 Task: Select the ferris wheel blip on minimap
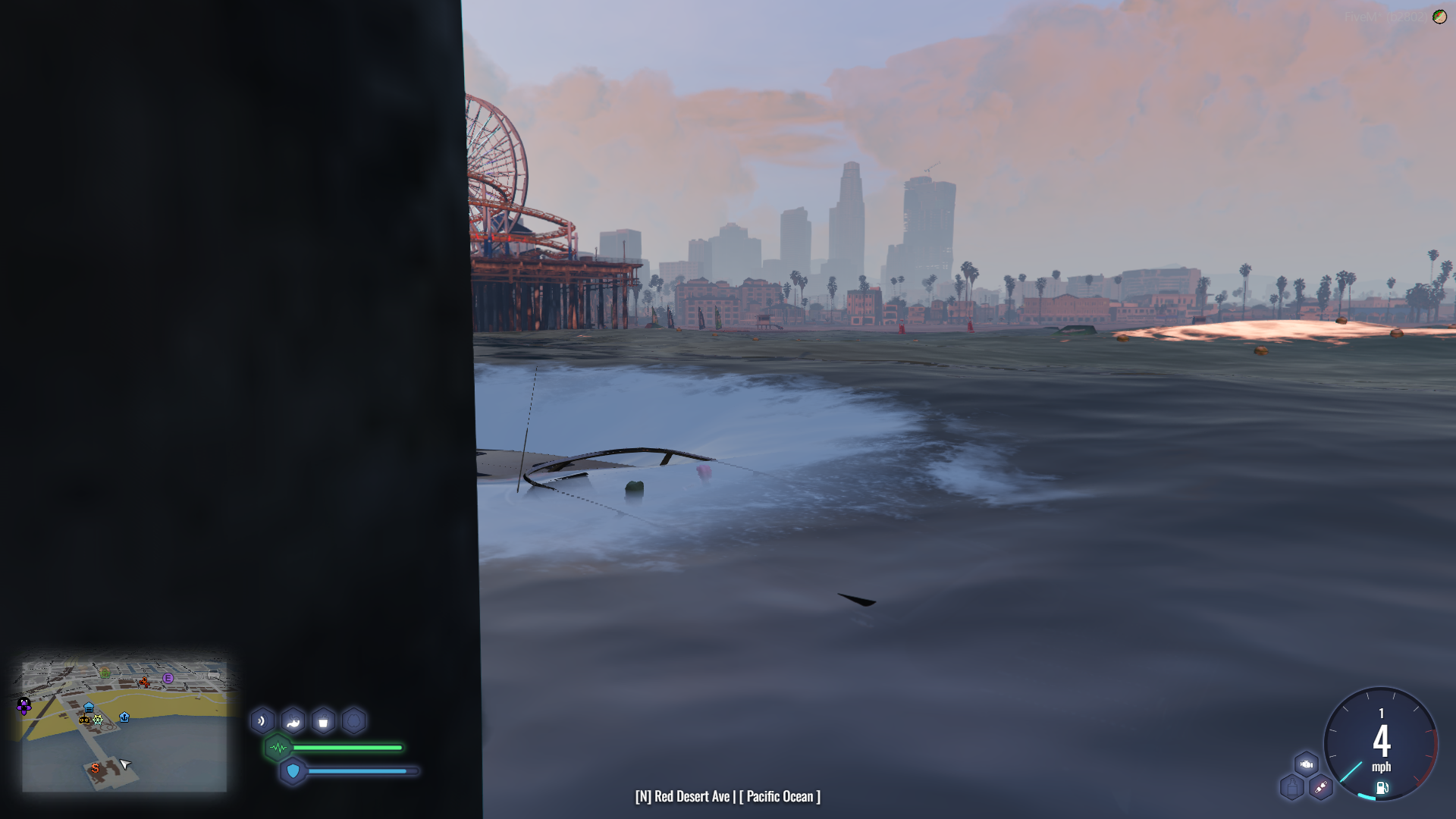click(x=98, y=719)
